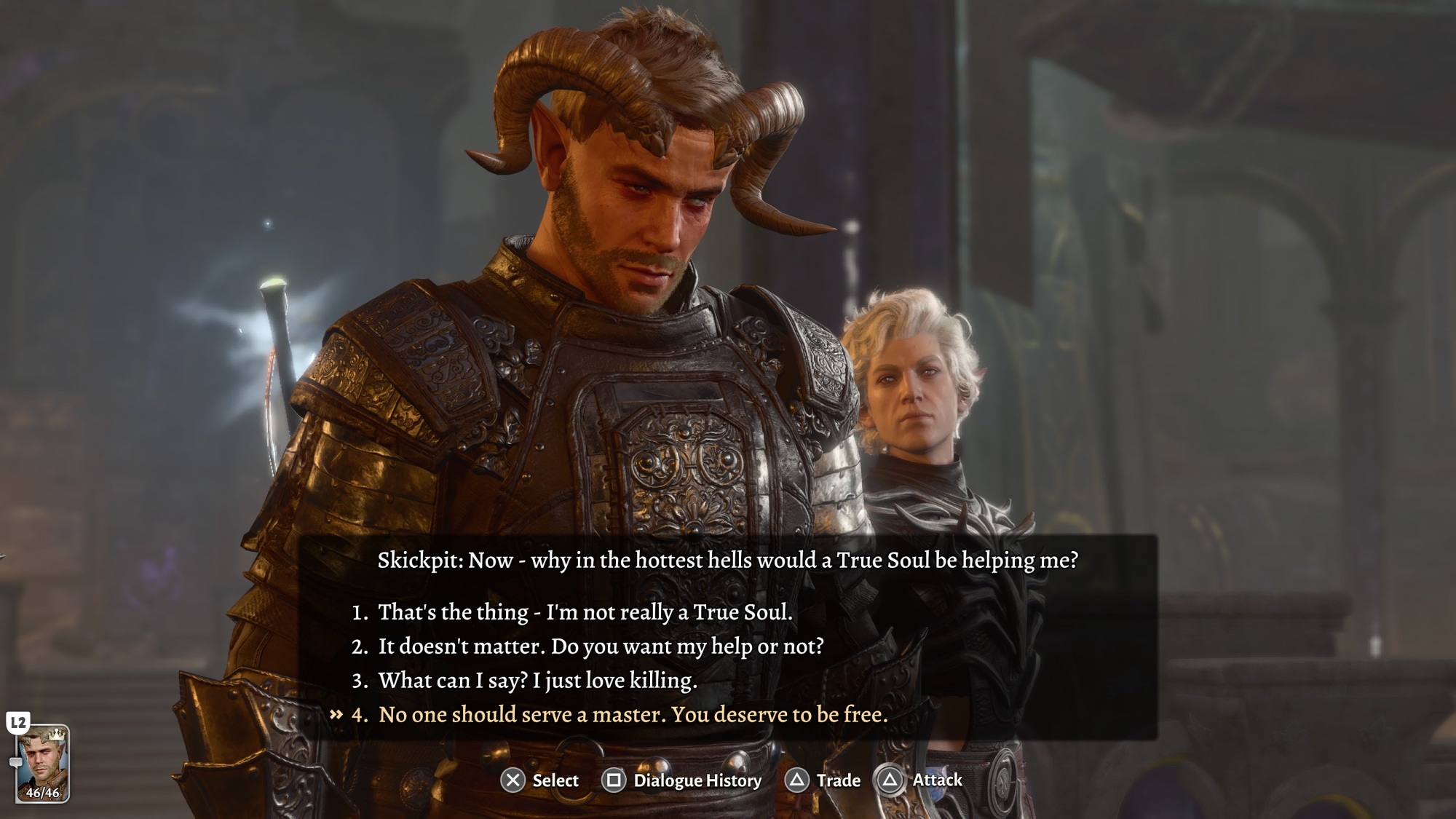
Task: Choose reply "I'm not really a True Soul"
Action: [585, 612]
